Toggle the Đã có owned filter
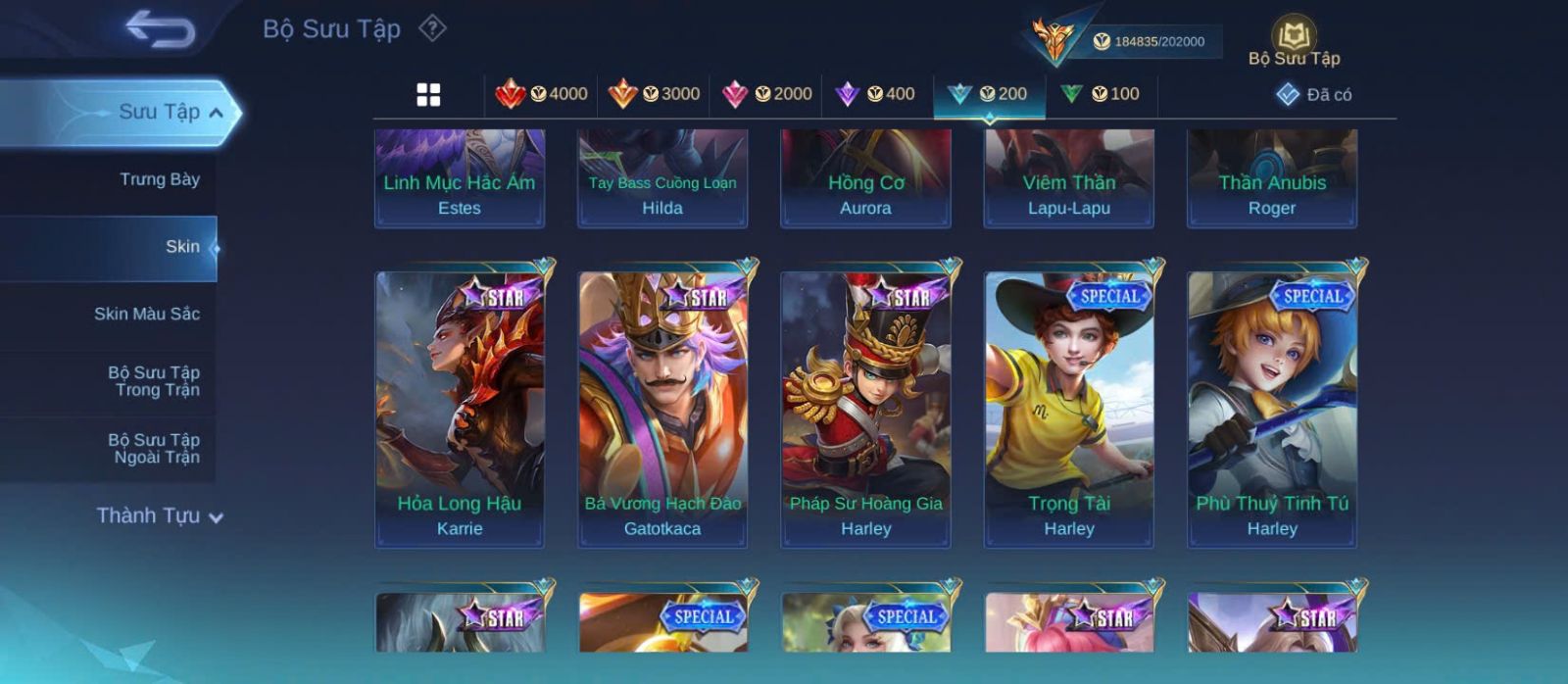The height and width of the screenshot is (684, 1568). (x=1313, y=94)
